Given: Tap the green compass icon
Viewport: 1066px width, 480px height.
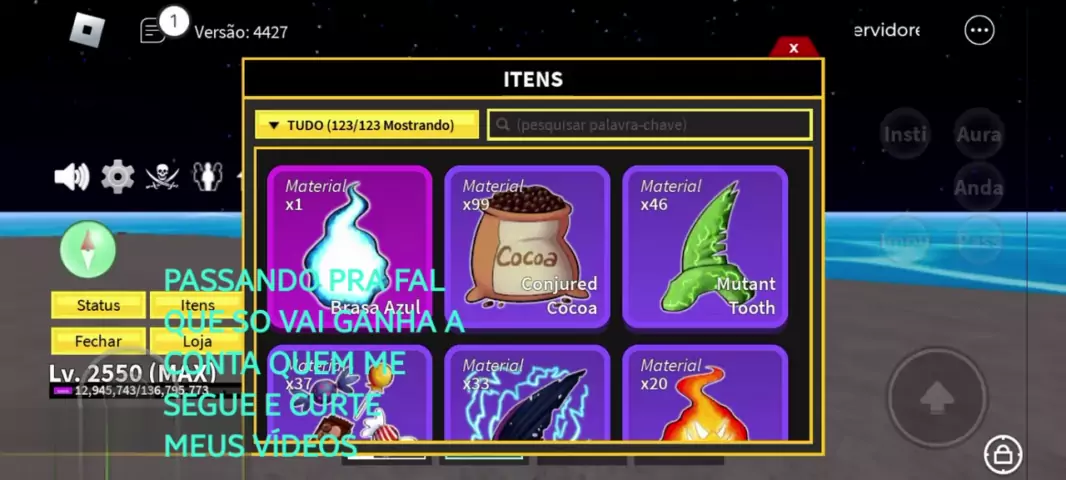Looking at the screenshot, I should [88, 248].
